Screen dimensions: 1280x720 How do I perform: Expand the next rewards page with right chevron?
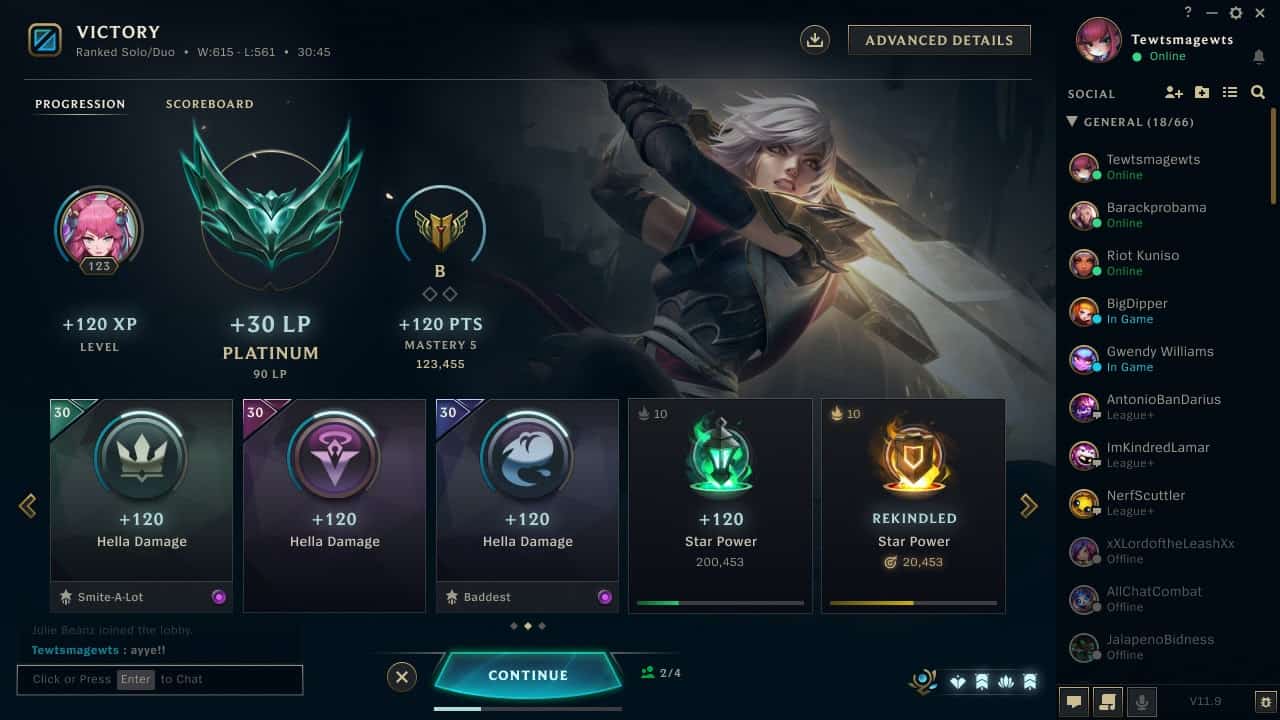(x=1029, y=505)
